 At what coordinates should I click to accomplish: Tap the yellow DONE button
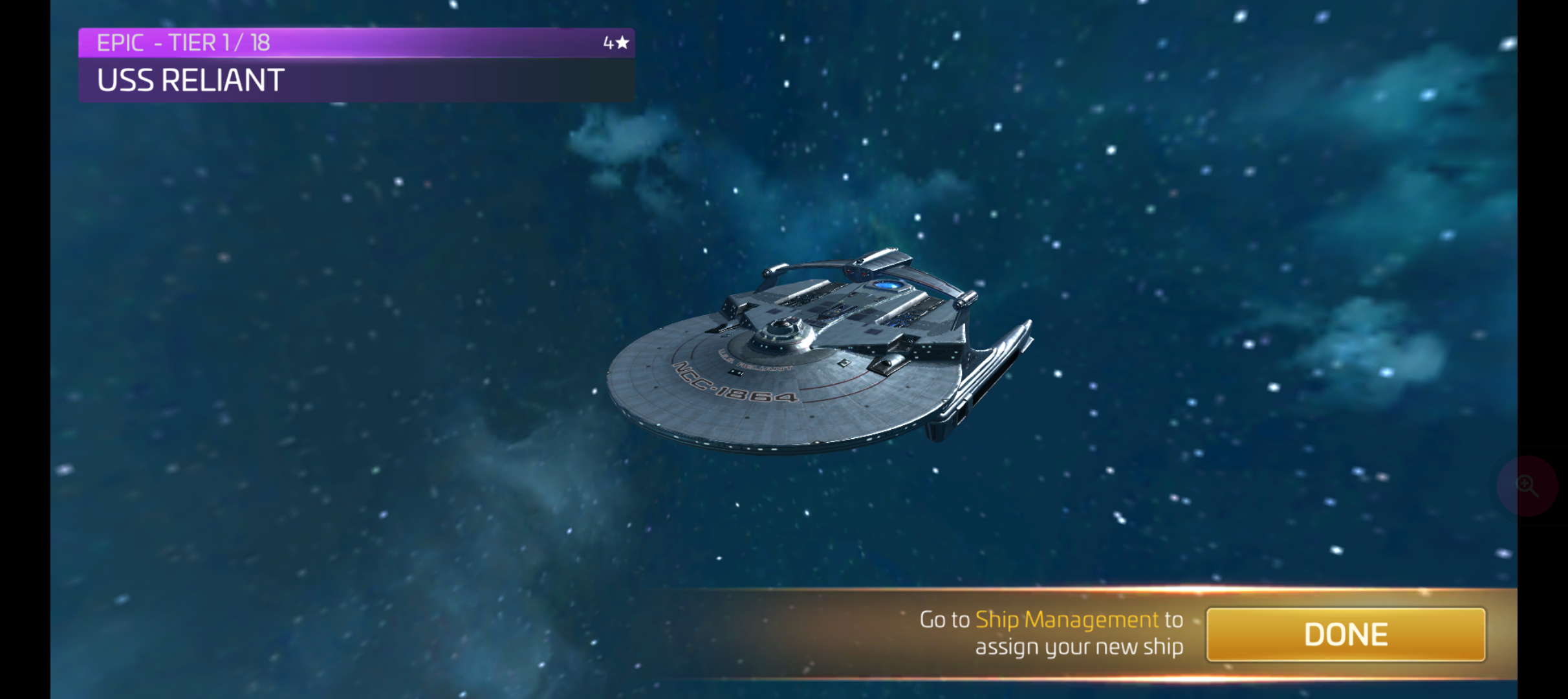1345,634
